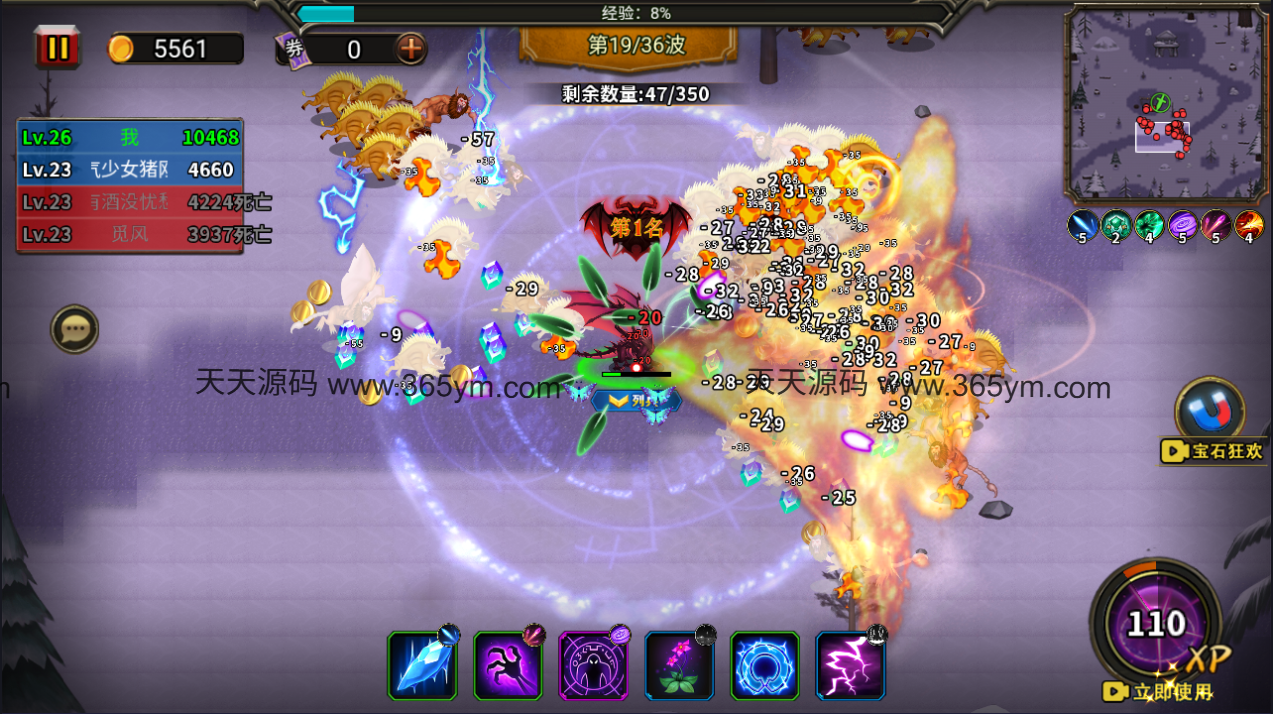1273x714 pixels.
Task: Select the second-place Lv.23 4660 row
Action: (x=130, y=169)
